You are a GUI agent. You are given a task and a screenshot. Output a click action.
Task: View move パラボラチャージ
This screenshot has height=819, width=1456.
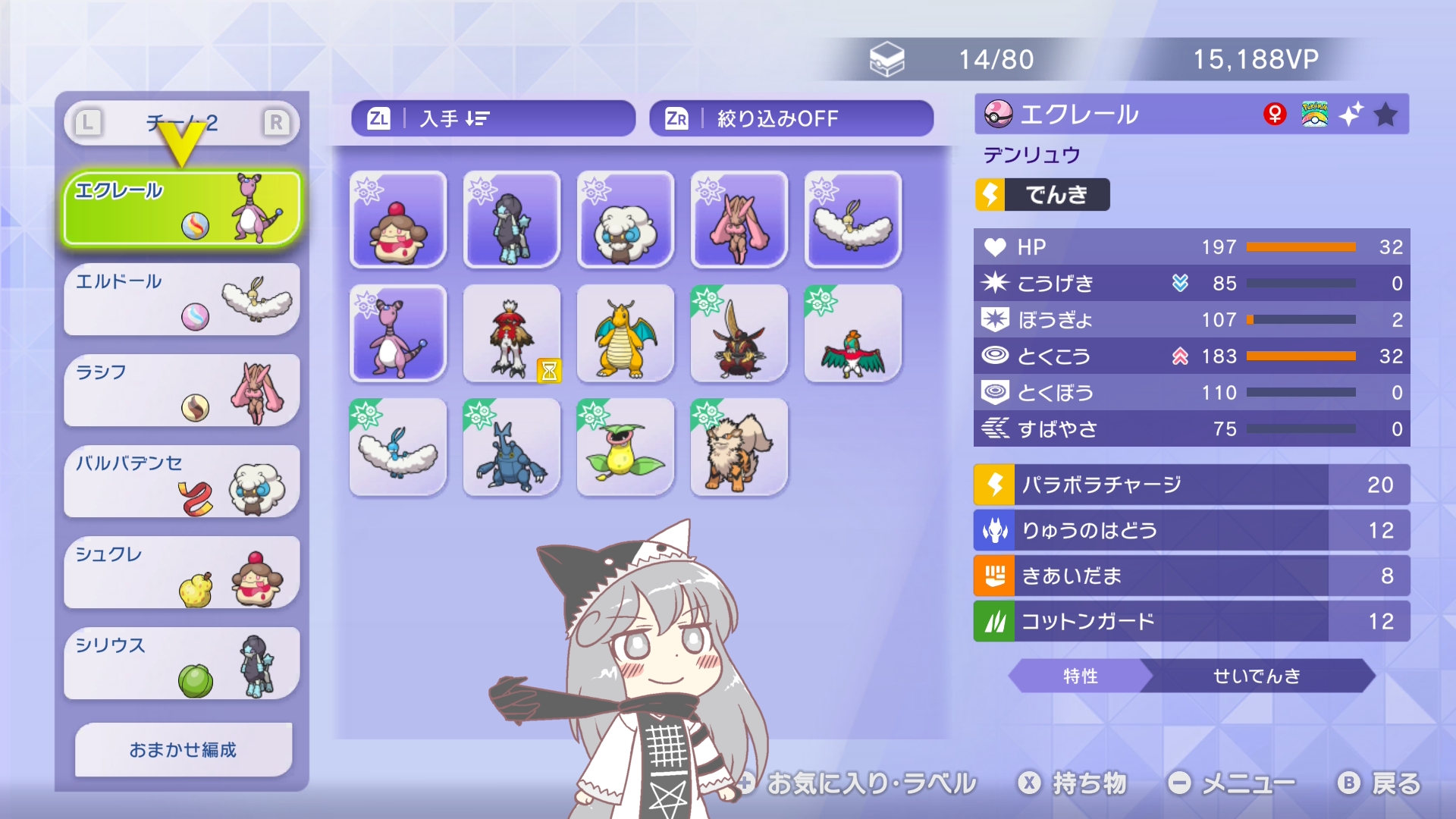click(x=1191, y=485)
